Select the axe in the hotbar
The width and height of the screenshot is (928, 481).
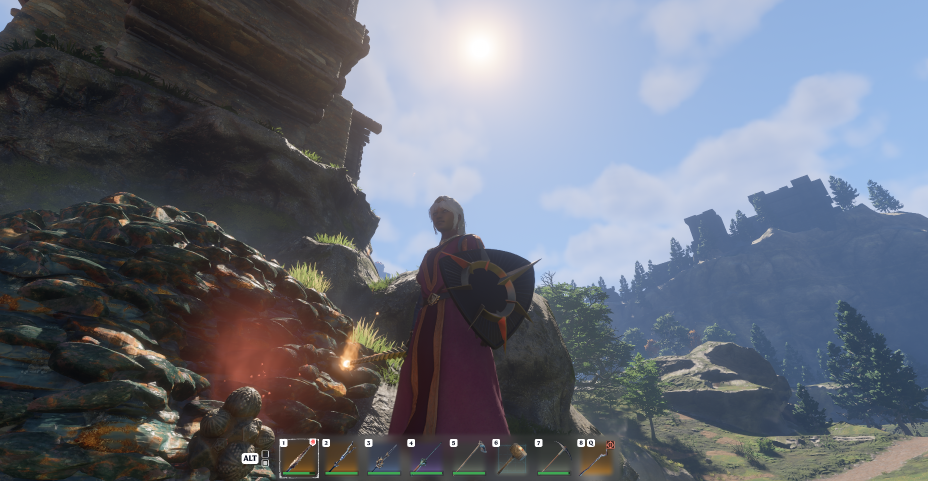pyautogui.click(x=468, y=458)
